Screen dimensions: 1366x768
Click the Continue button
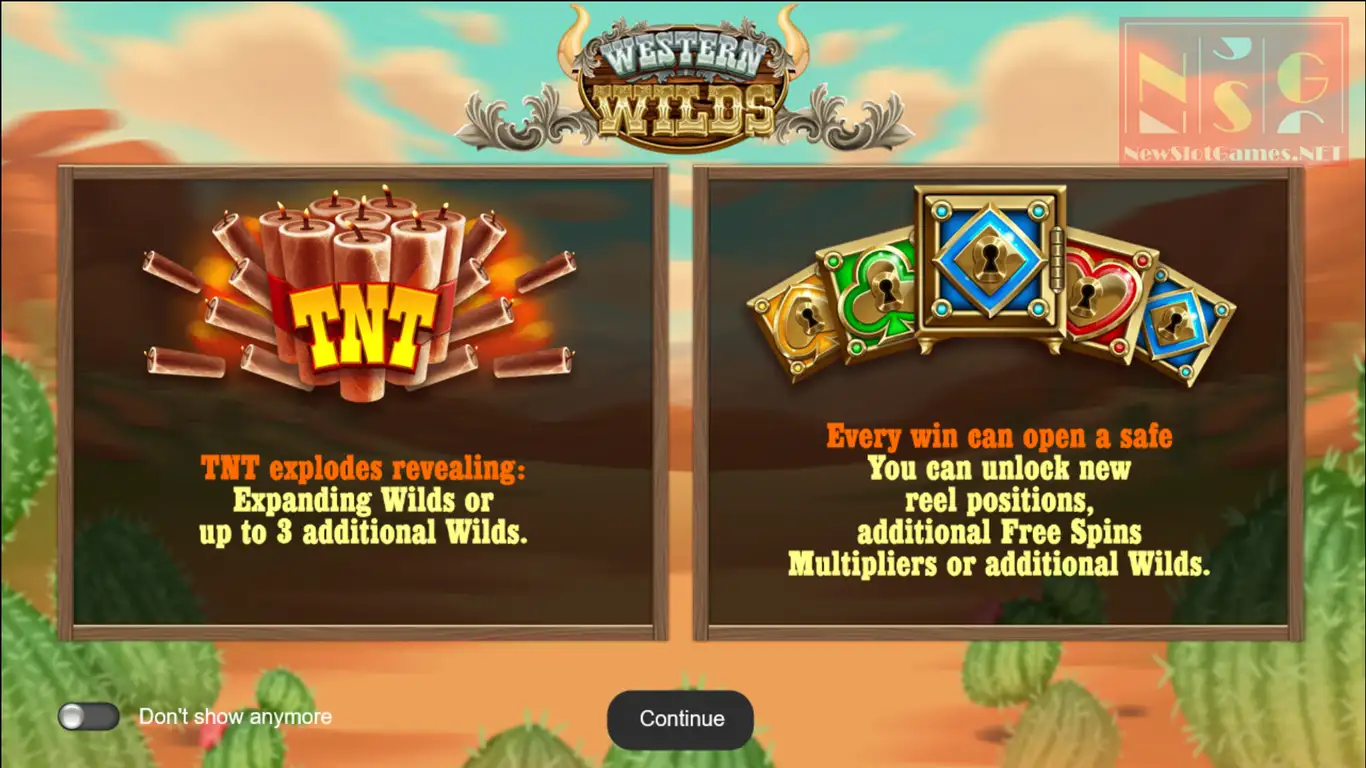(x=681, y=719)
